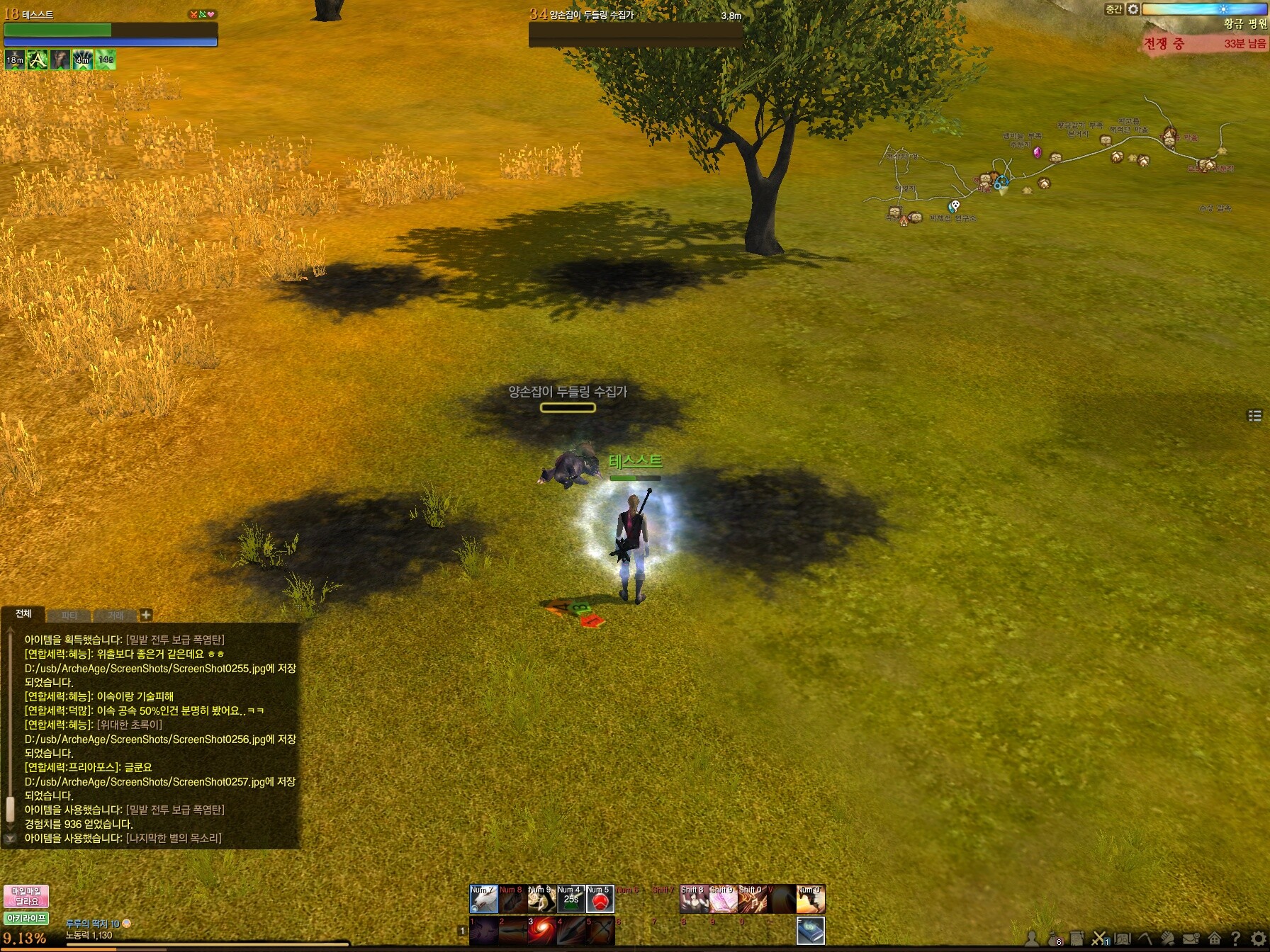This screenshot has height=952, width=1270.
Task: Switch to the 거래 chat tab
Action: pyautogui.click(x=116, y=616)
